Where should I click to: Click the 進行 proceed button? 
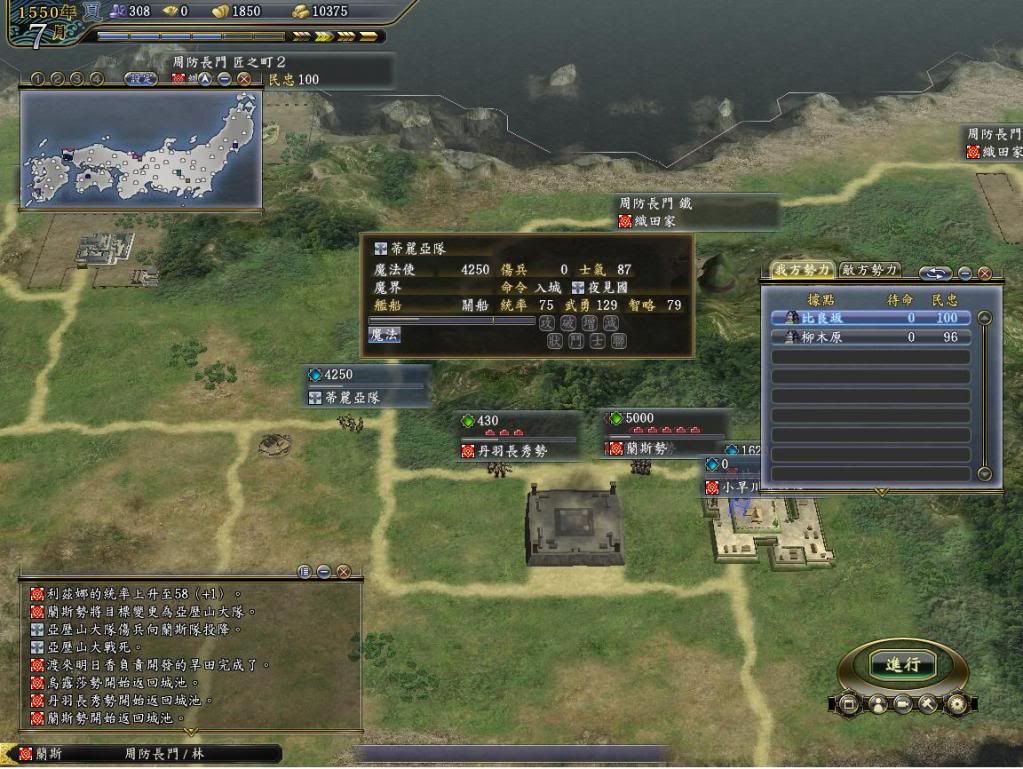point(903,665)
